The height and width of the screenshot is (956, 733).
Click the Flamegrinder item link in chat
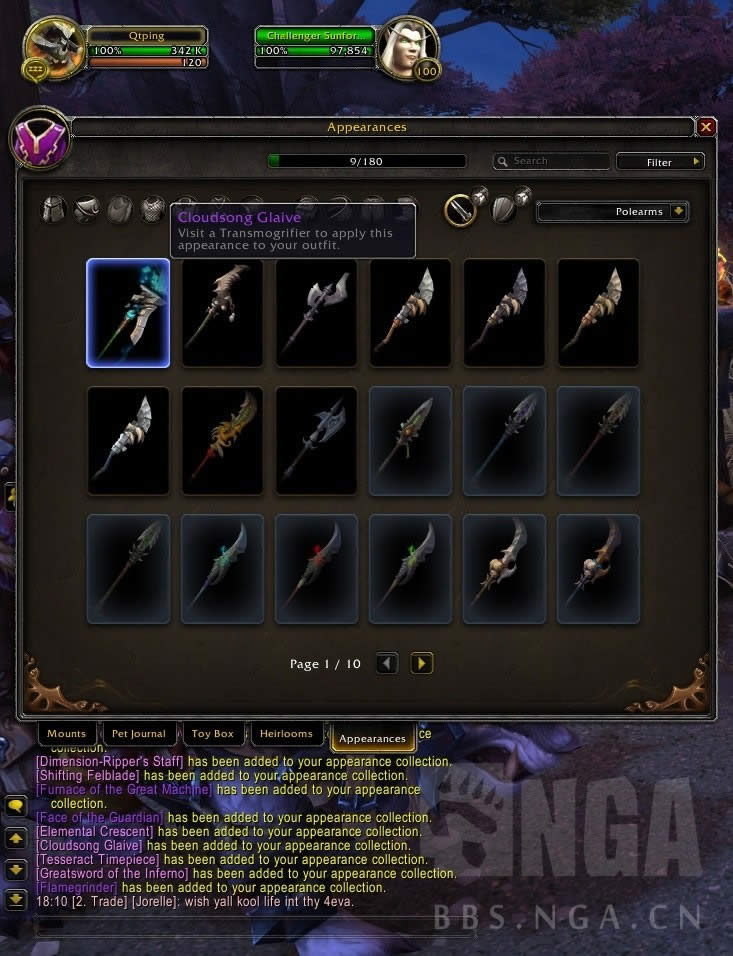point(76,888)
